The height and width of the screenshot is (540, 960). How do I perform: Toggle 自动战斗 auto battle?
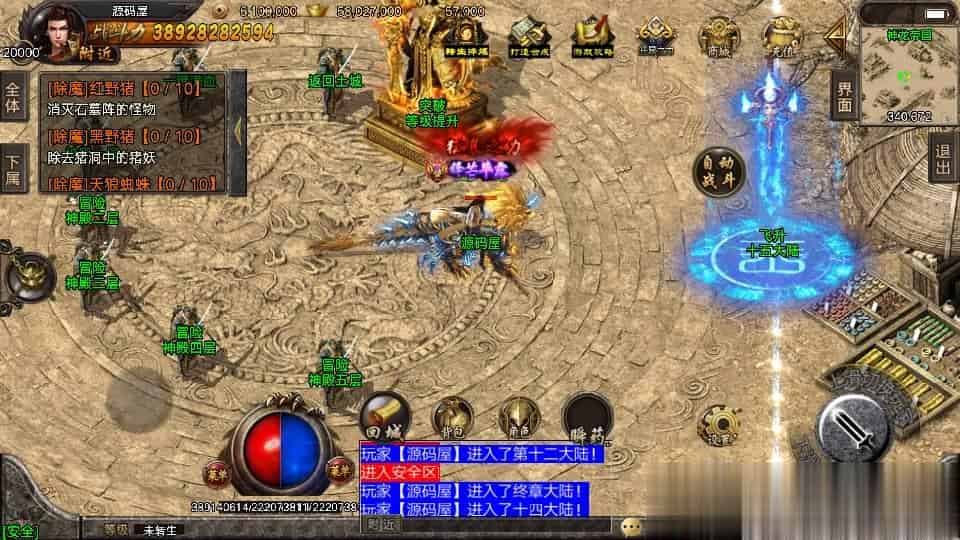720,169
